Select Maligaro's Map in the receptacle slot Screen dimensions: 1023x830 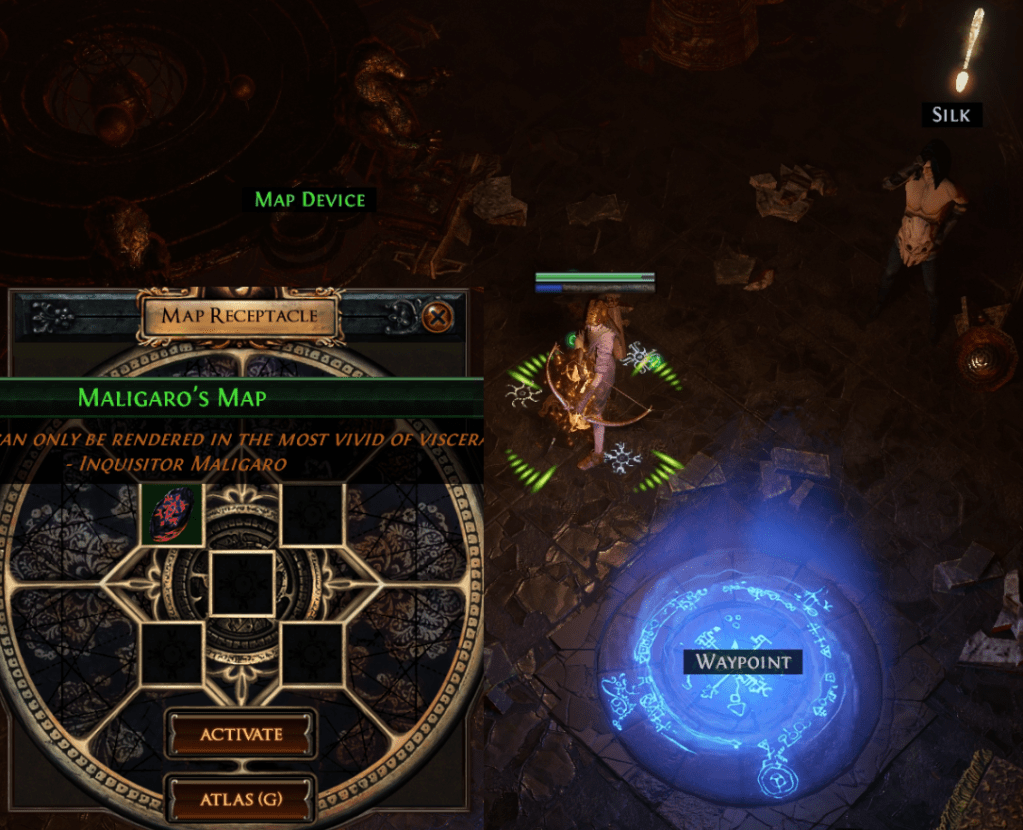pyautogui.click(x=172, y=515)
